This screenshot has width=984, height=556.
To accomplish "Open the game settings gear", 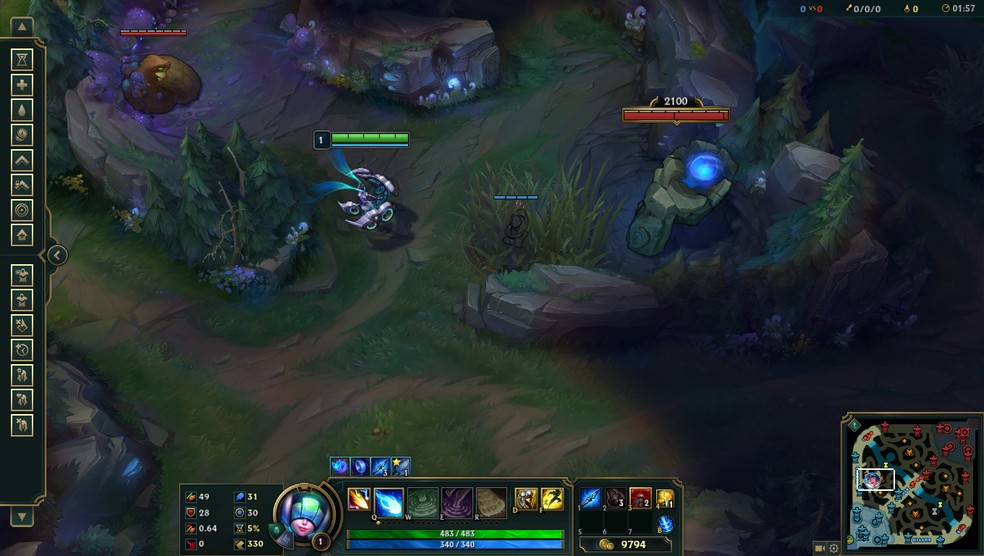I will [x=834, y=548].
